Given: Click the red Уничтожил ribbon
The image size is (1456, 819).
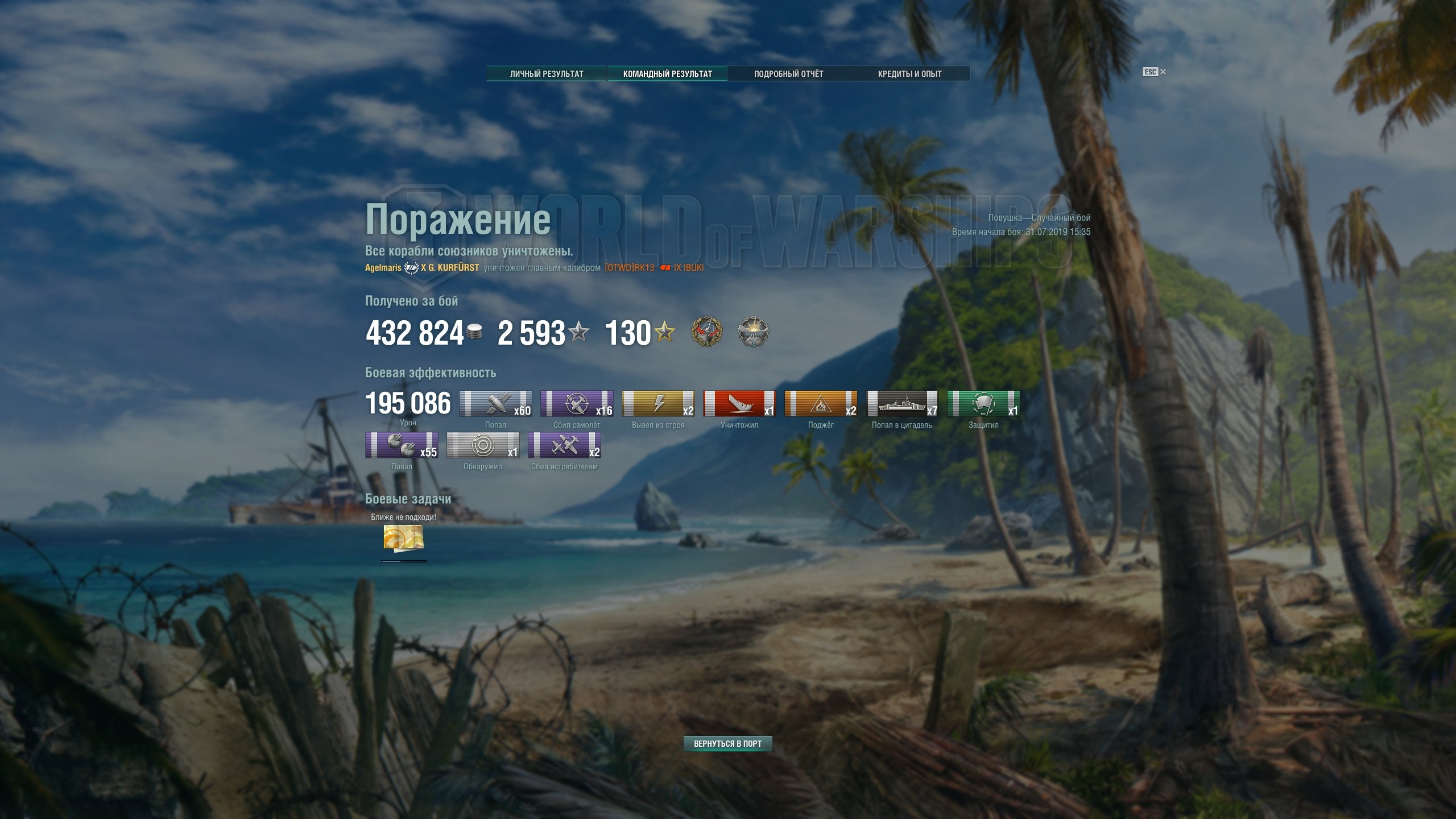Looking at the screenshot, I should point(739,403).
